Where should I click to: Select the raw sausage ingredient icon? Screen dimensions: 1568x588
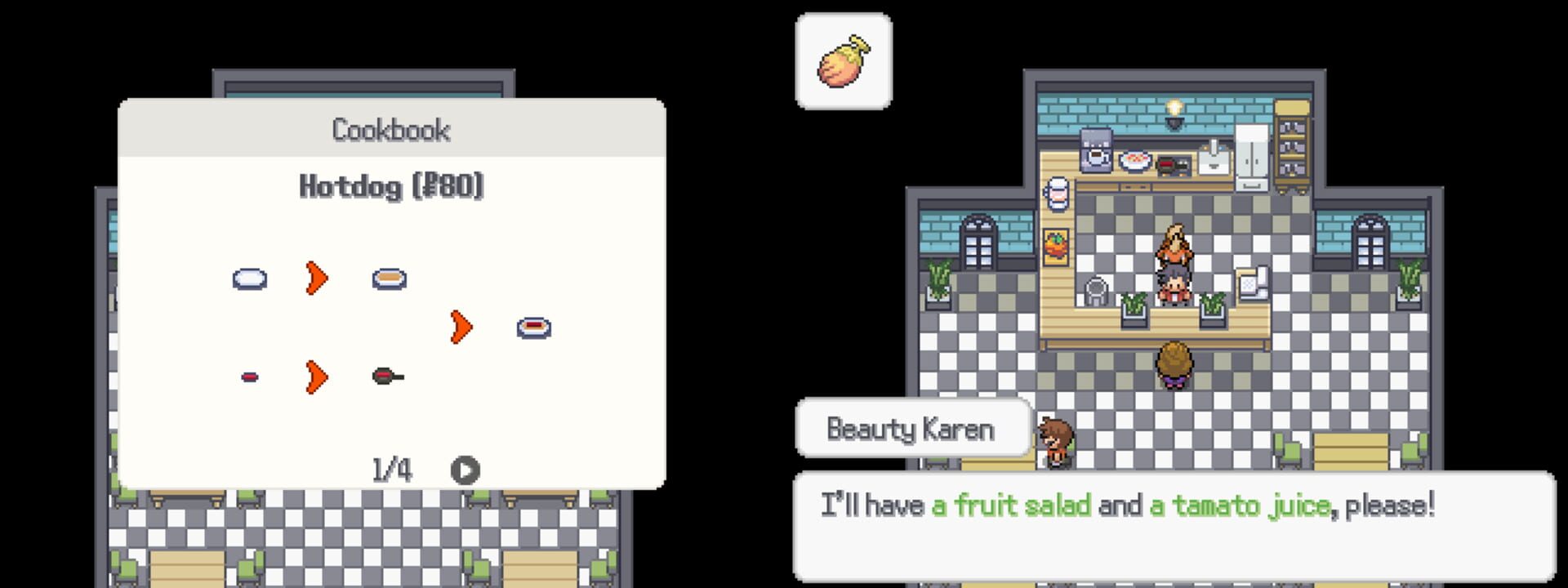pyautogui.click(x=250, y=376)
